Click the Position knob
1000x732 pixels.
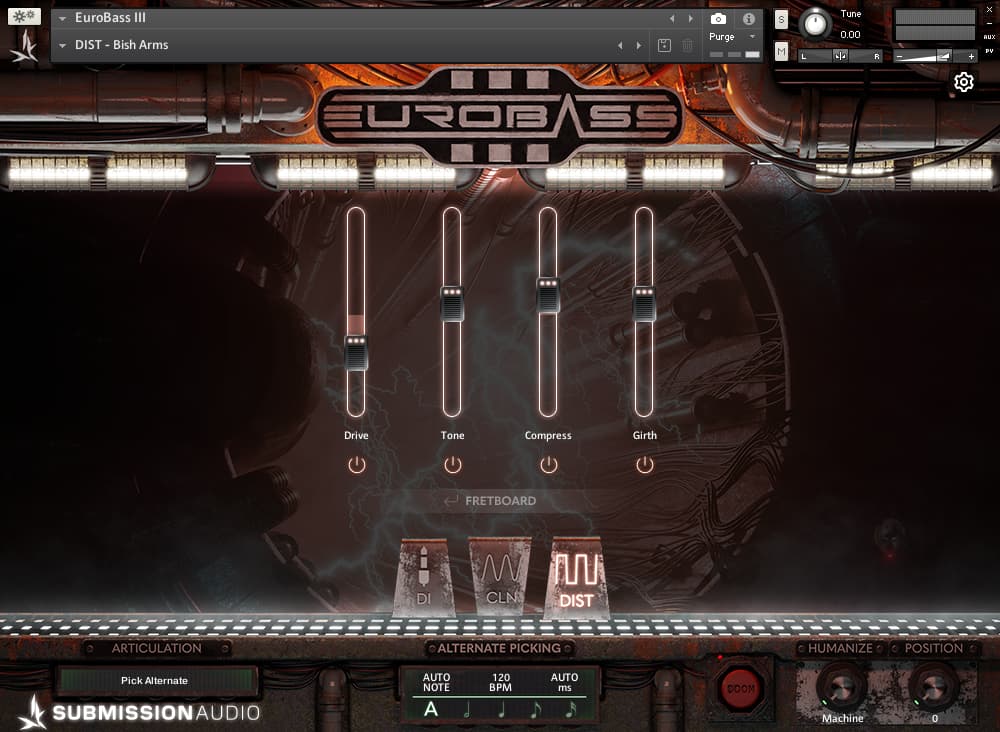934,686
